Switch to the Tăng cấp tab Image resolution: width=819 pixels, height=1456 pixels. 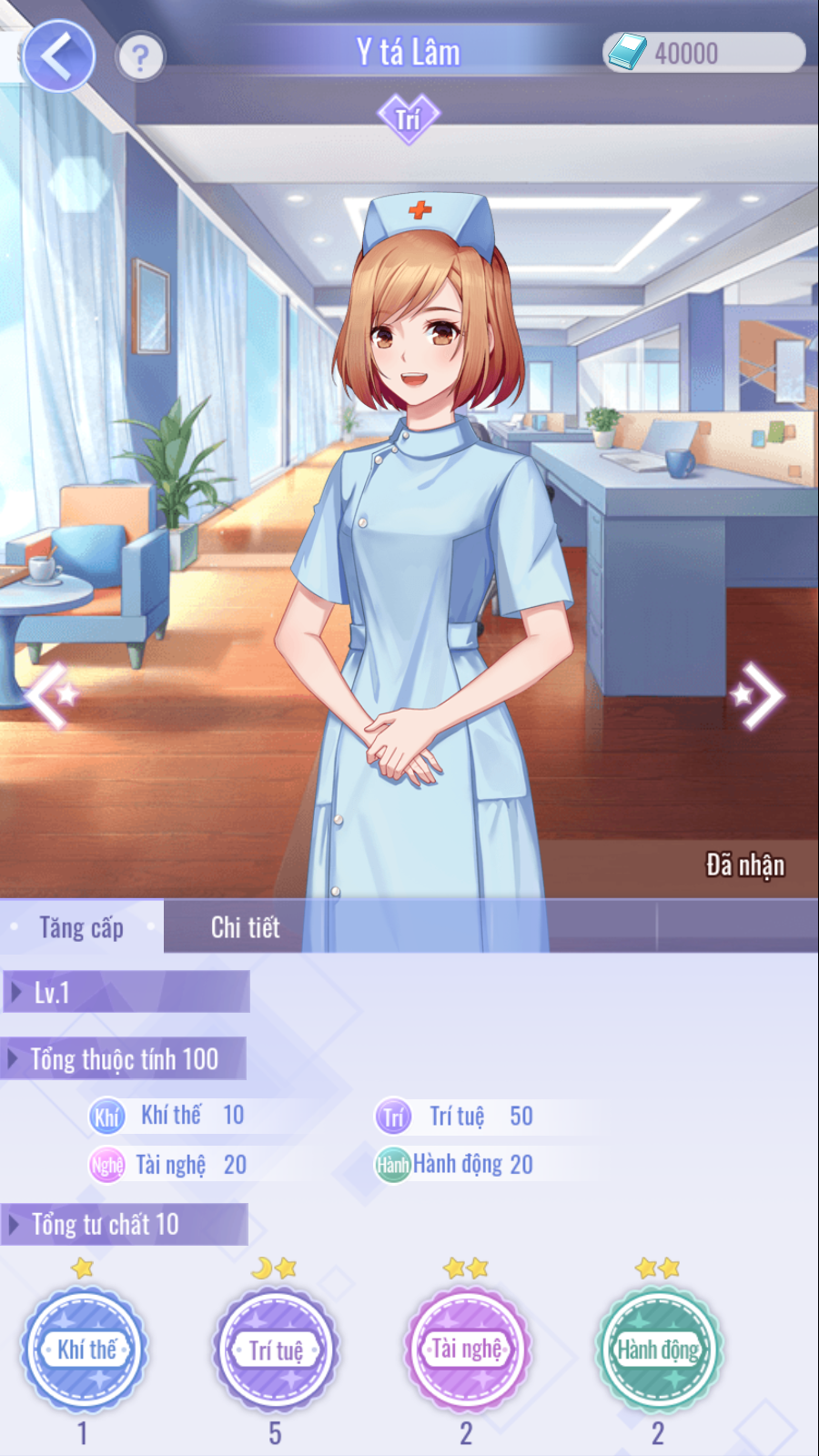[x=82, y=927]
